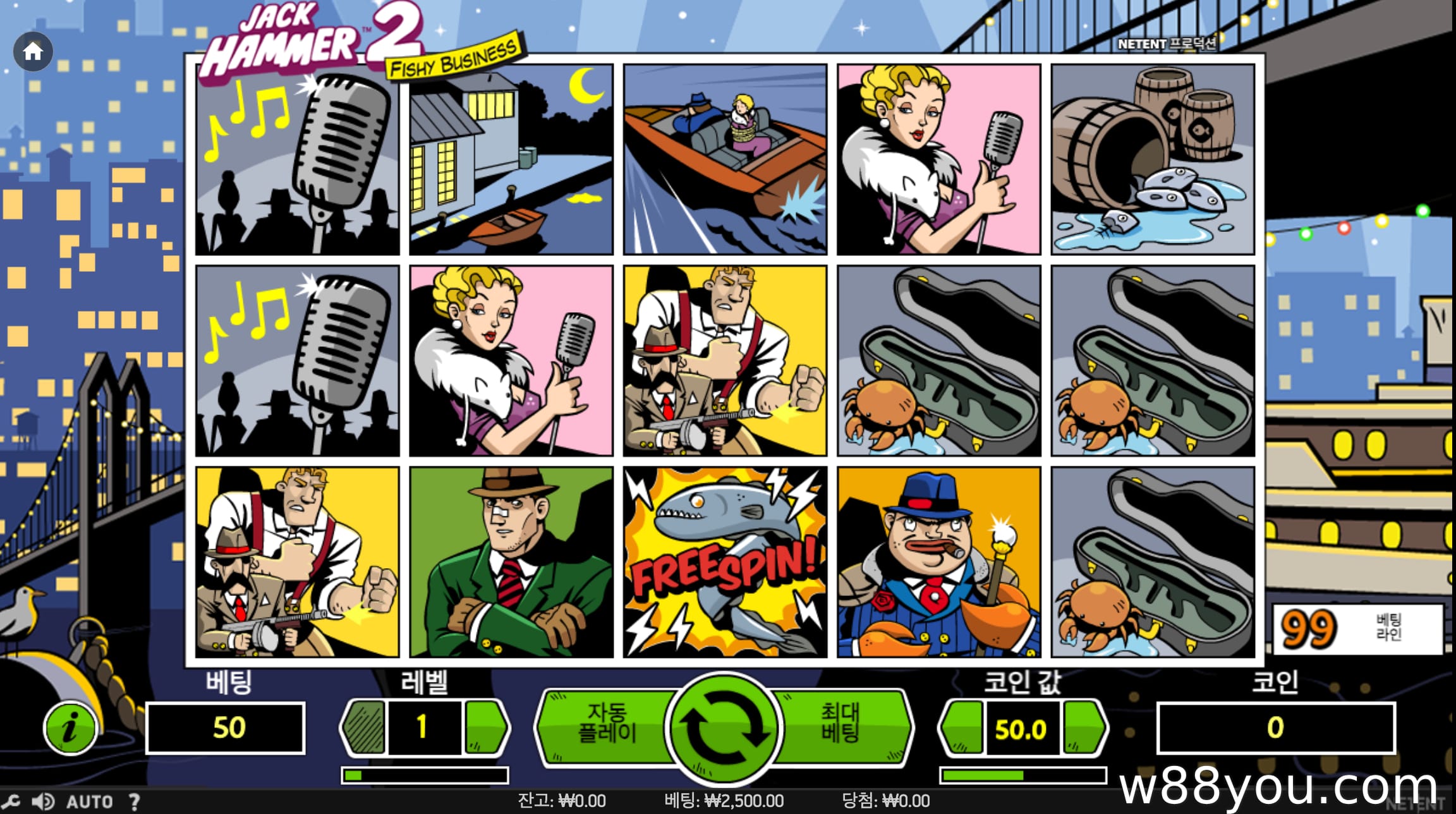
Task: Open AUTO options in the bottom bar
Action: [x=89, y=801]
